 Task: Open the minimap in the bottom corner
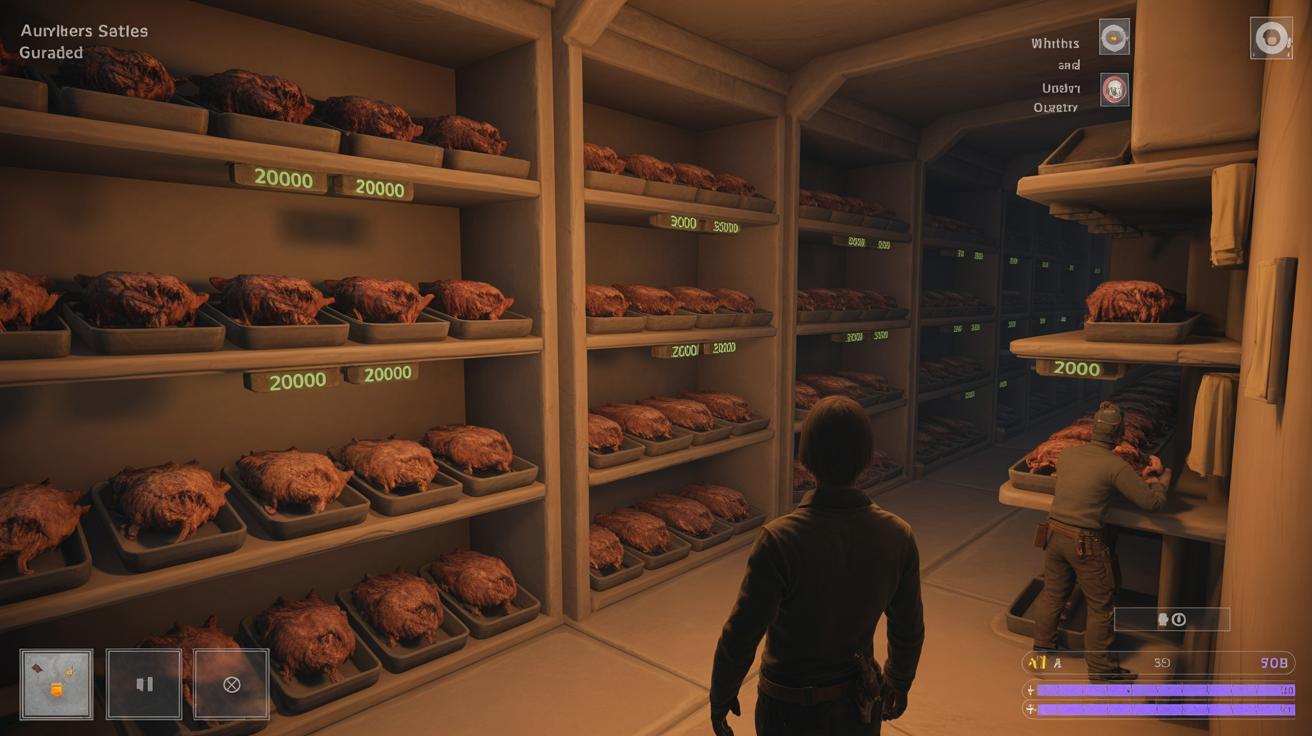tap(56, 684)
